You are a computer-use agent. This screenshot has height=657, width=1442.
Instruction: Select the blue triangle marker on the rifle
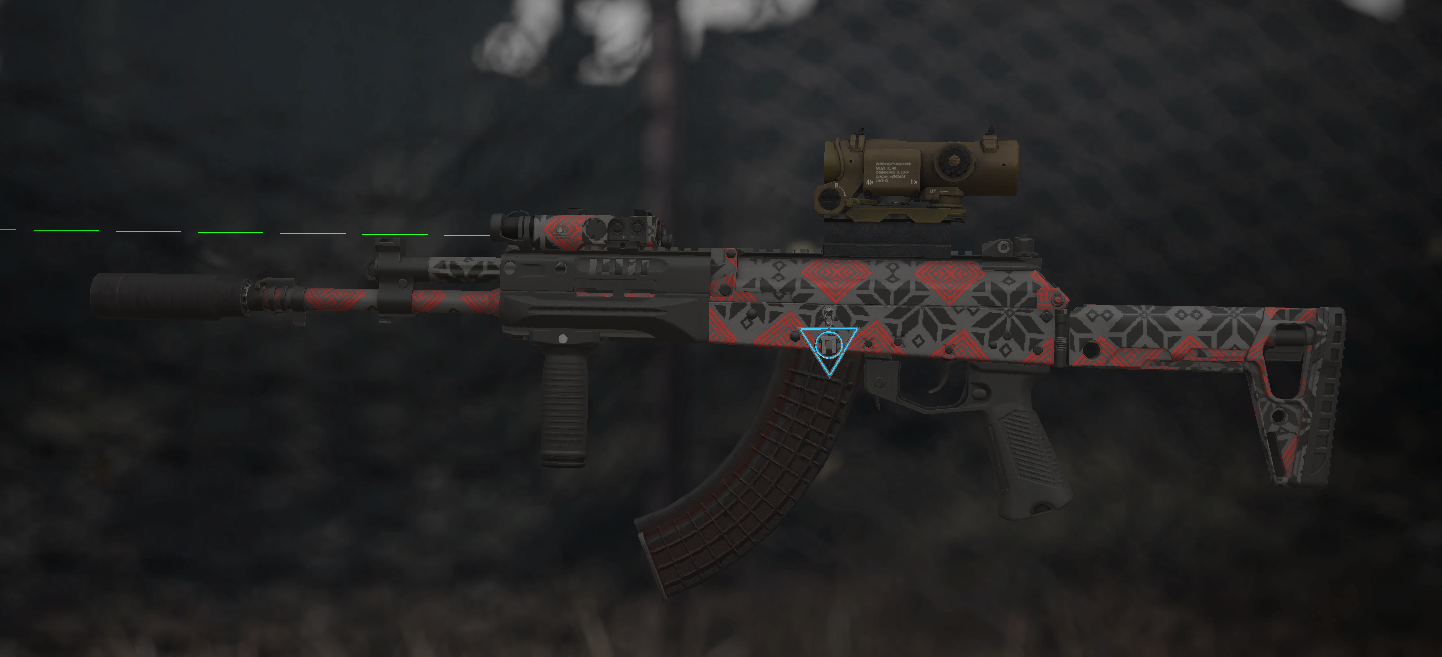(828, 347)
